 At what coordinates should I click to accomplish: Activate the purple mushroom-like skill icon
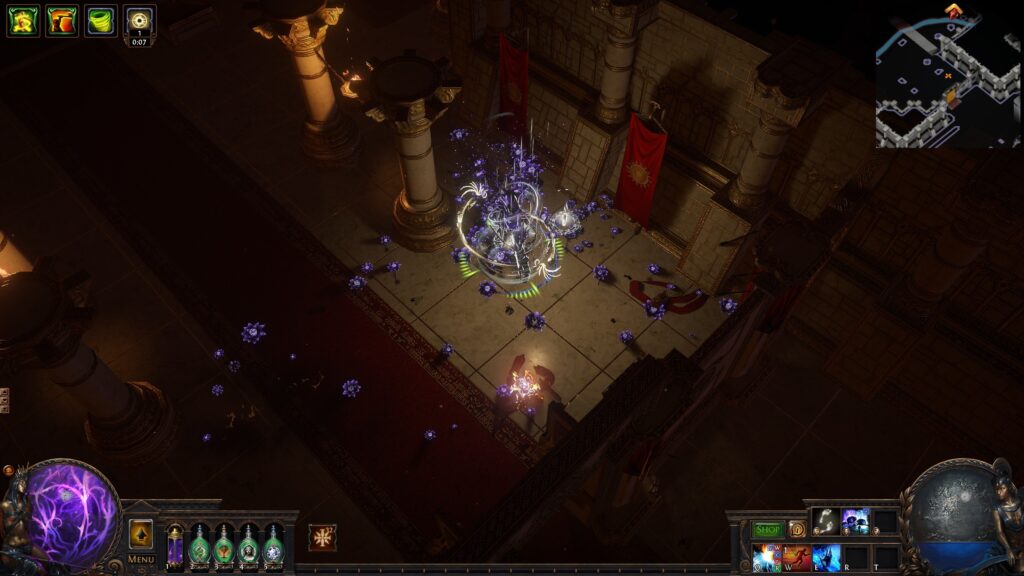click(x=855, y=521)
